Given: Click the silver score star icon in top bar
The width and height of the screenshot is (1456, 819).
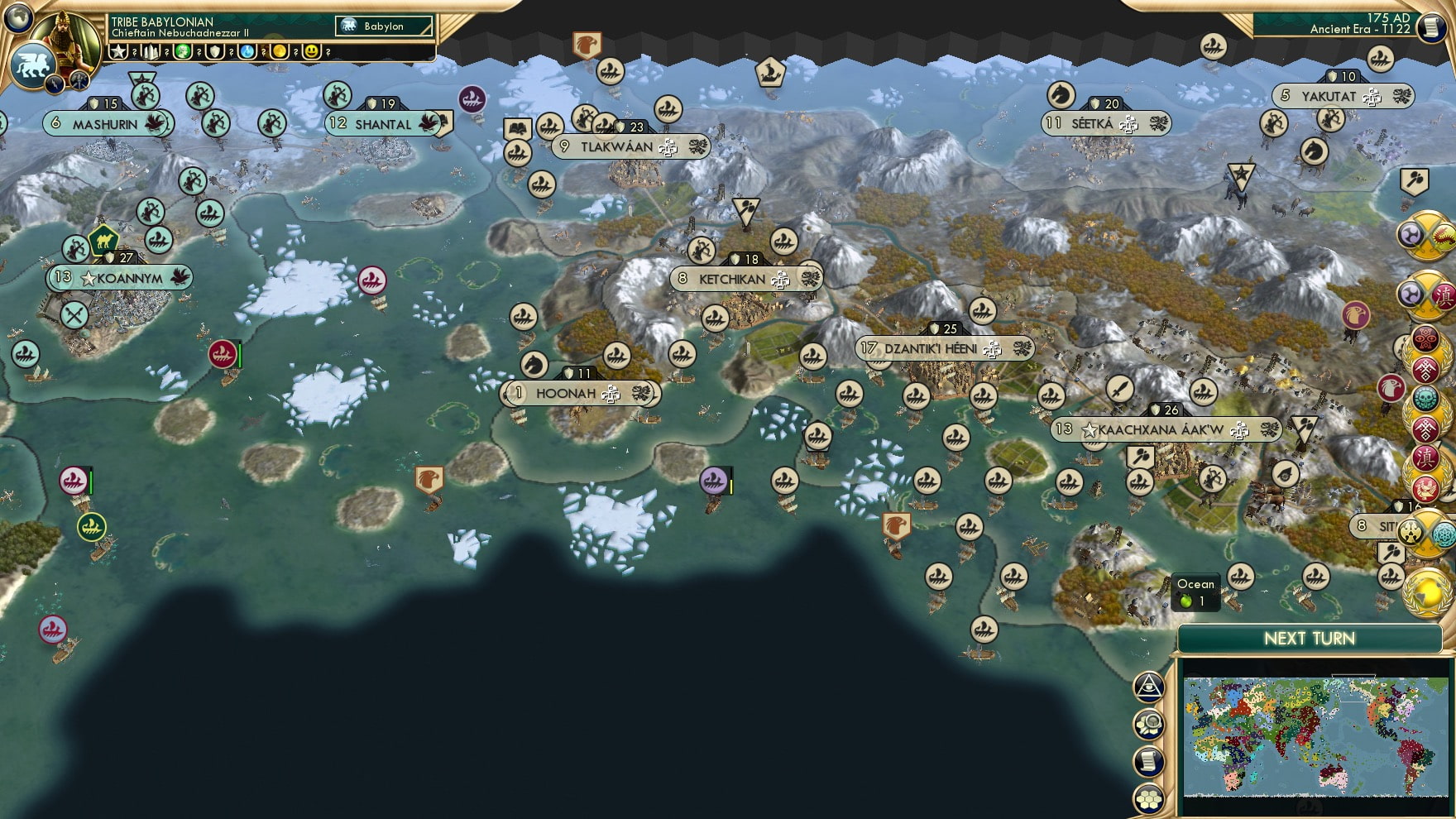Looking at the screenshot, I should click(x=118, y=52).
